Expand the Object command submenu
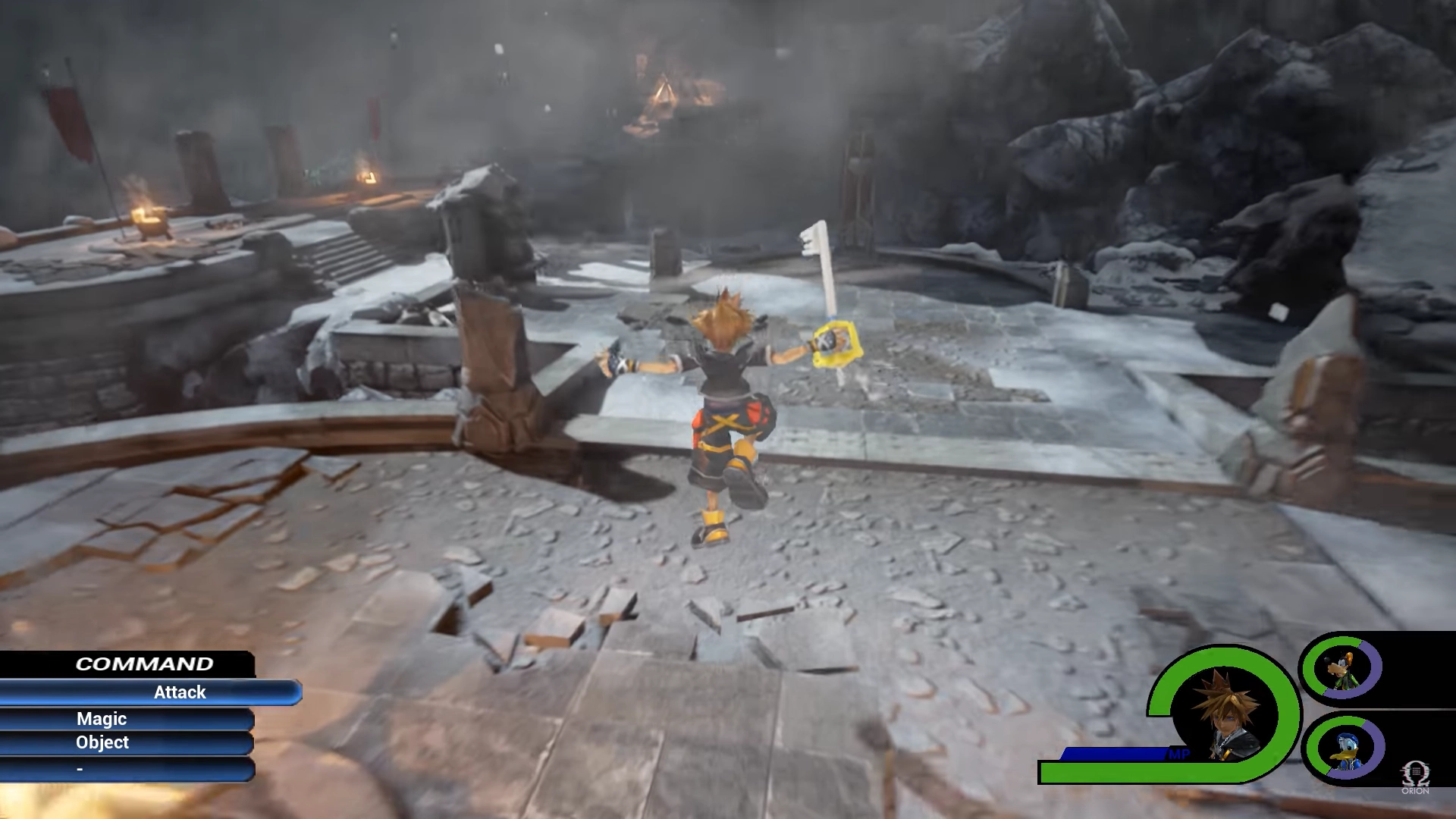The height and width of the screenshot is (819, 1456). tap(102, 743)
